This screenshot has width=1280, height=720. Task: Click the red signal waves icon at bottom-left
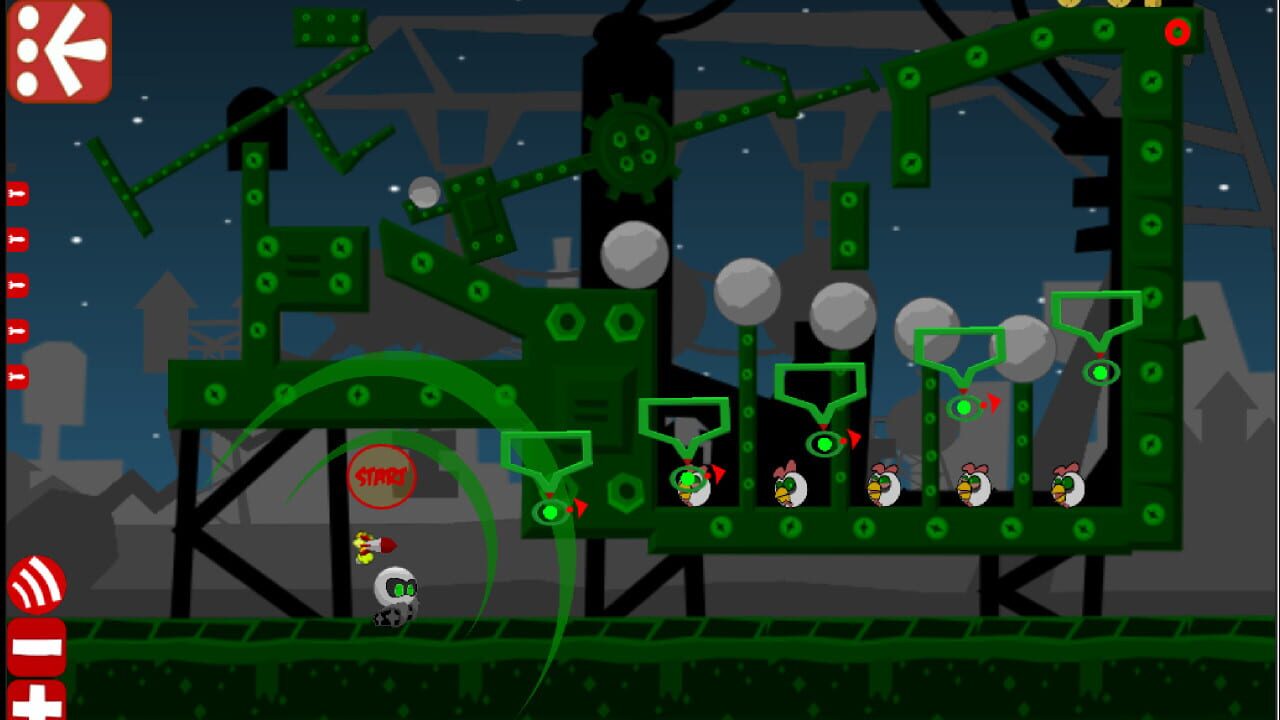(37, 586)
